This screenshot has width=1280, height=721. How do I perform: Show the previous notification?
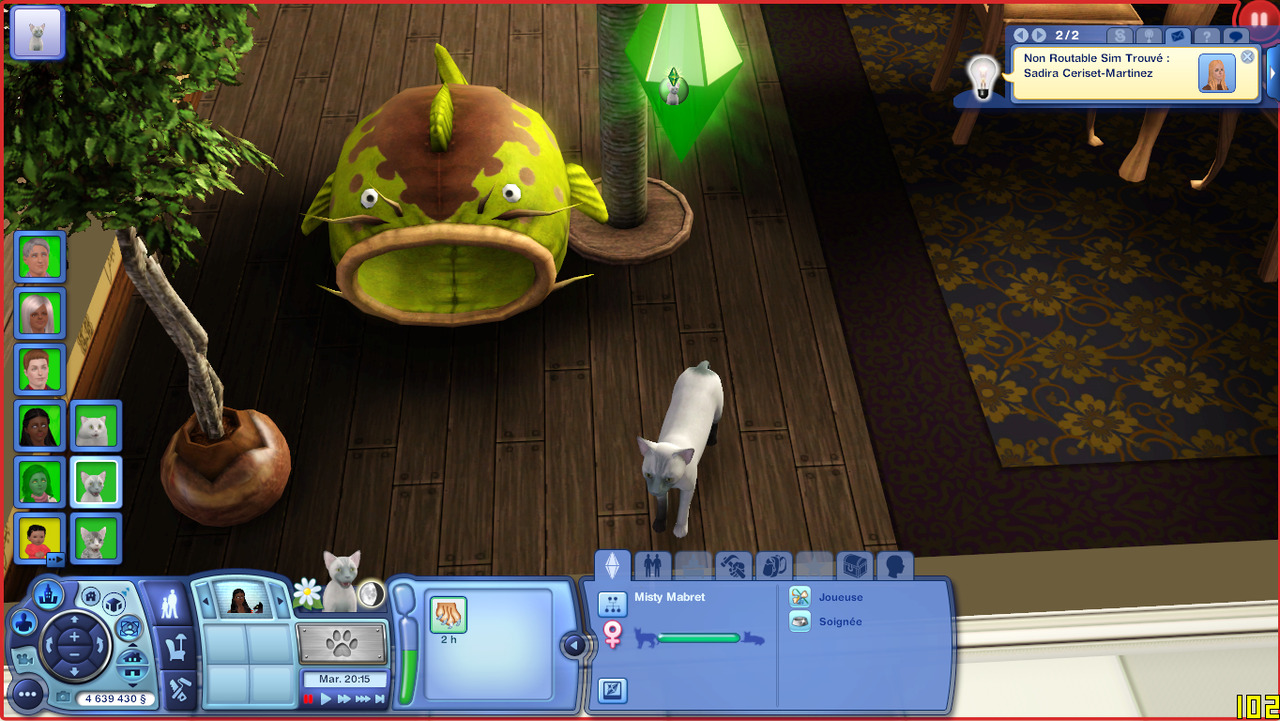(1021, 35)
